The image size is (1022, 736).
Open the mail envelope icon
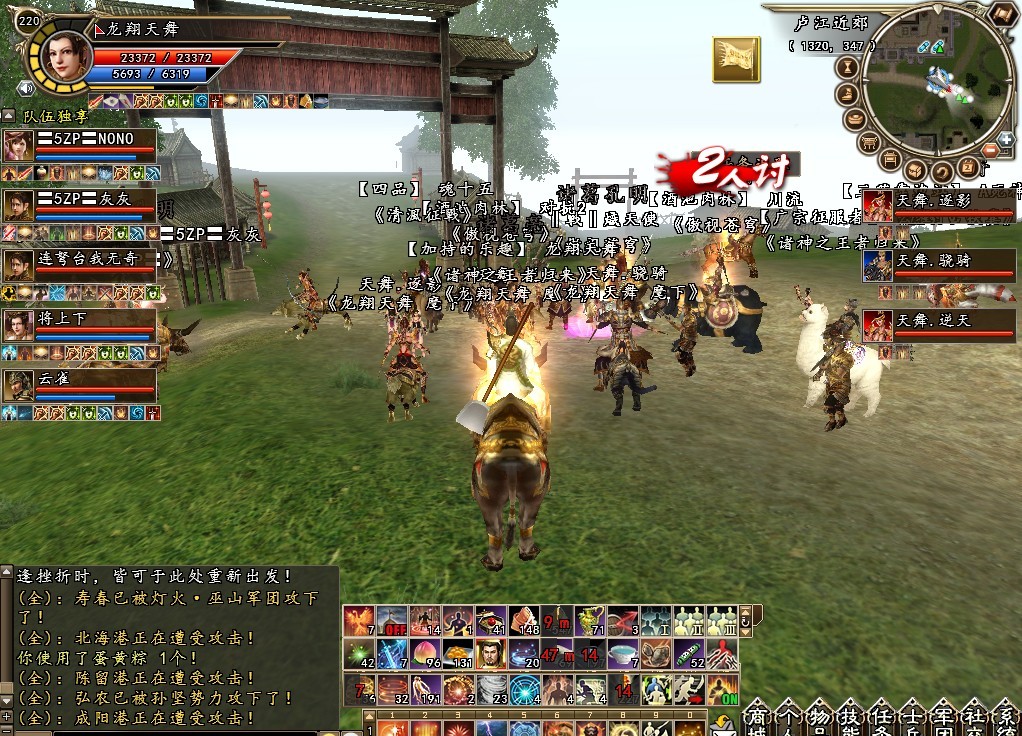[721, 725]
